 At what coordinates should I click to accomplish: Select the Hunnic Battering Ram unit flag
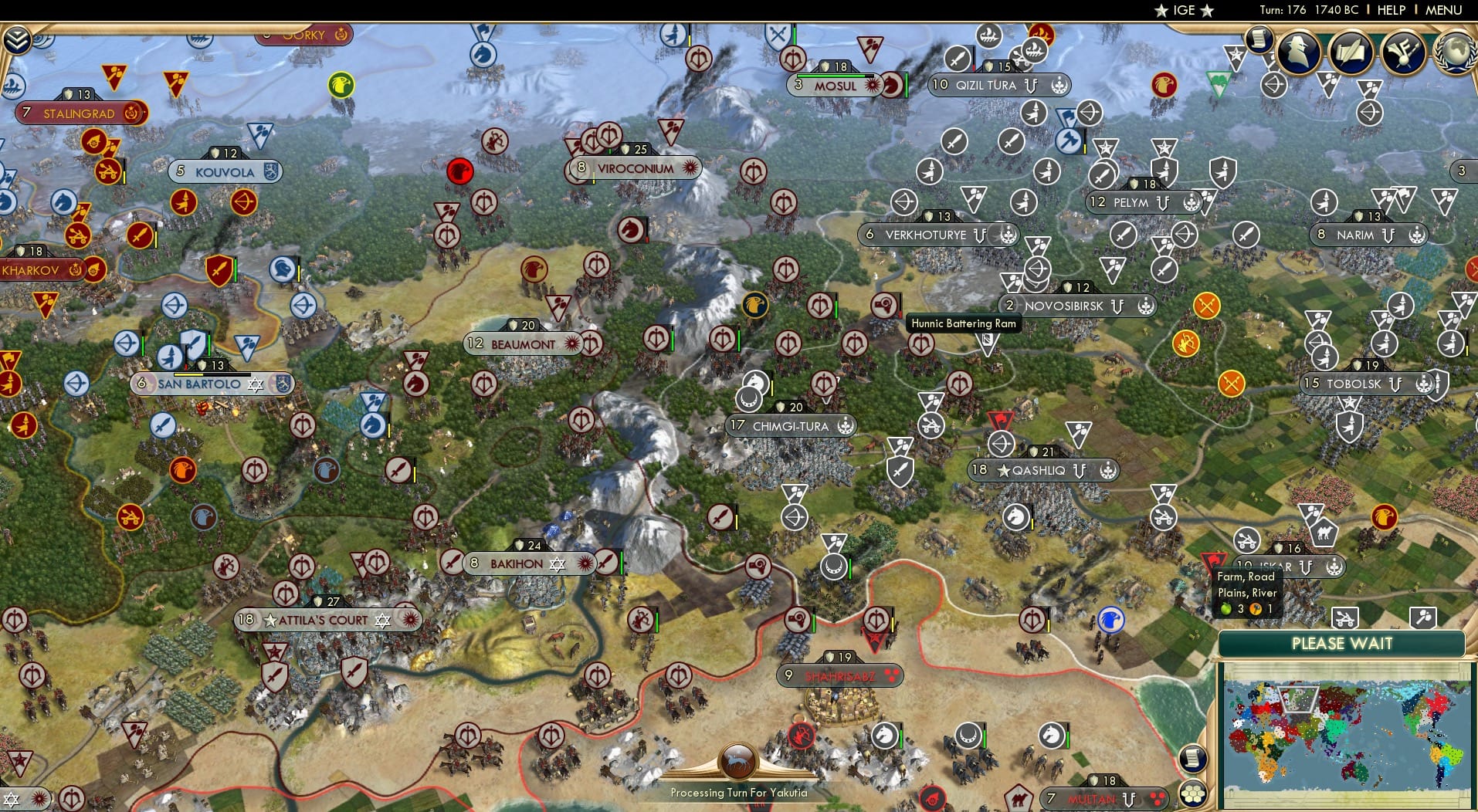[987, 341]
